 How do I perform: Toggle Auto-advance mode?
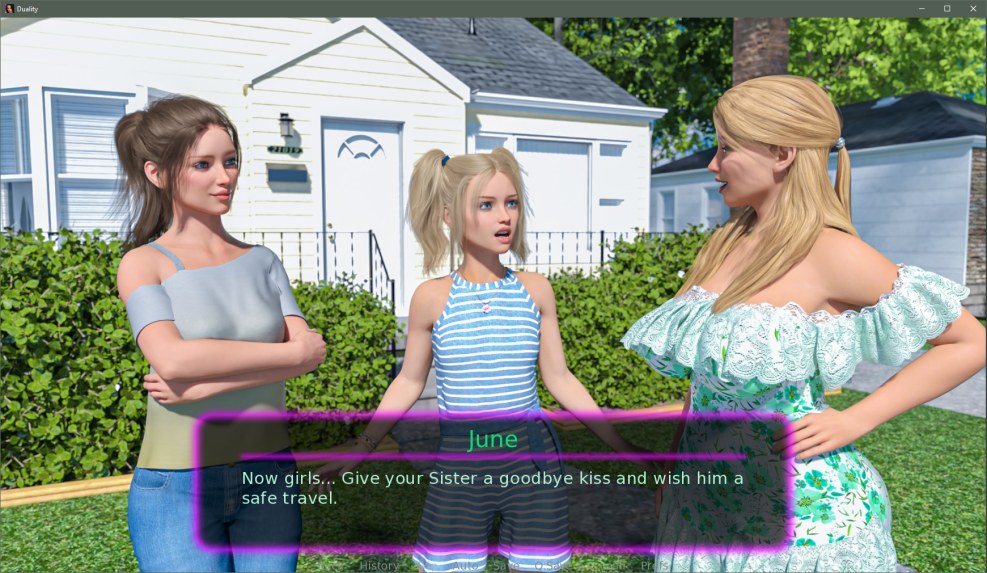[465, 566]
